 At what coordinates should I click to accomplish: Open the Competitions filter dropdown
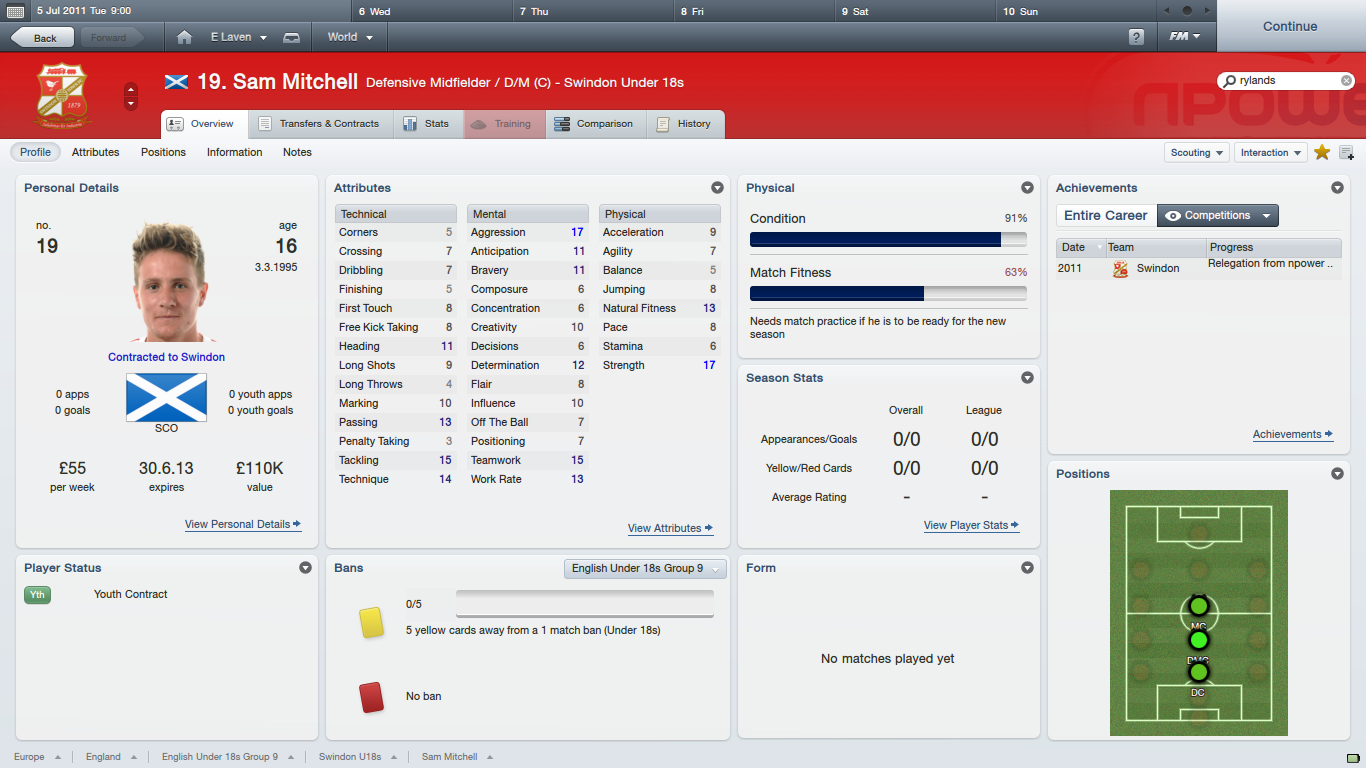click(1217, 215)
